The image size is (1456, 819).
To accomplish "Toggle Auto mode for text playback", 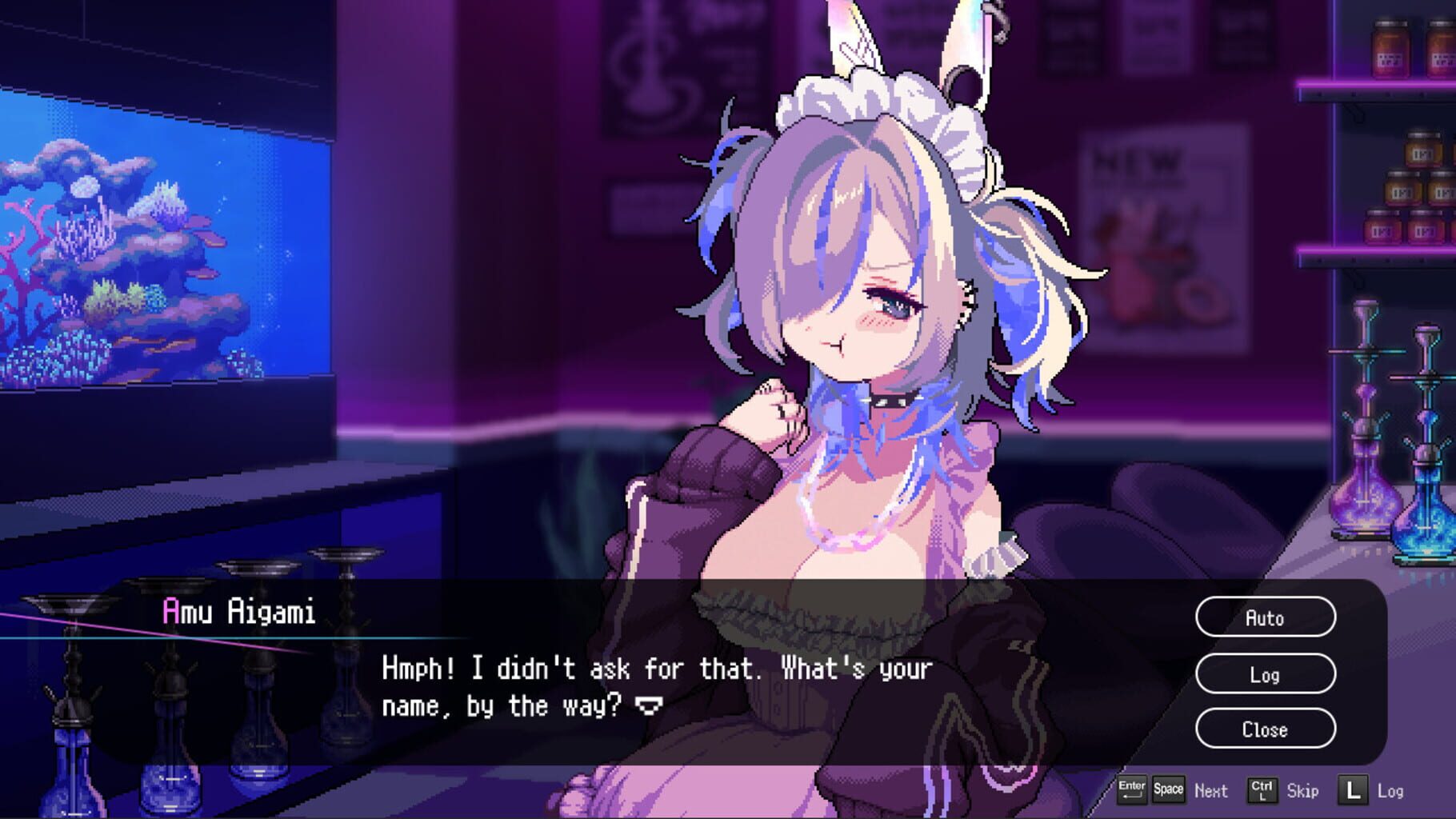I will 1265,617.
